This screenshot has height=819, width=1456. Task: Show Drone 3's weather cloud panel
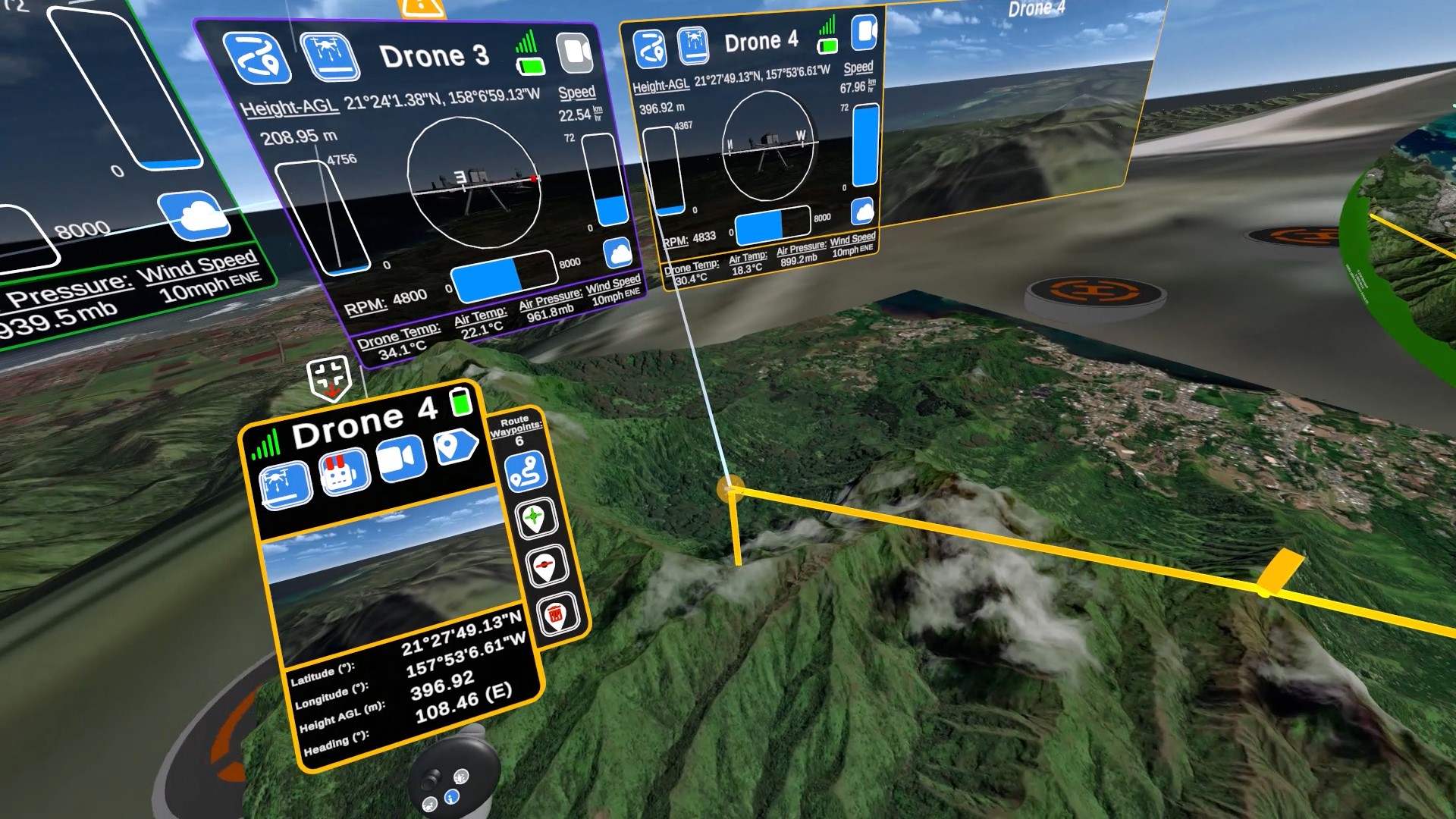tap(618, 255)
